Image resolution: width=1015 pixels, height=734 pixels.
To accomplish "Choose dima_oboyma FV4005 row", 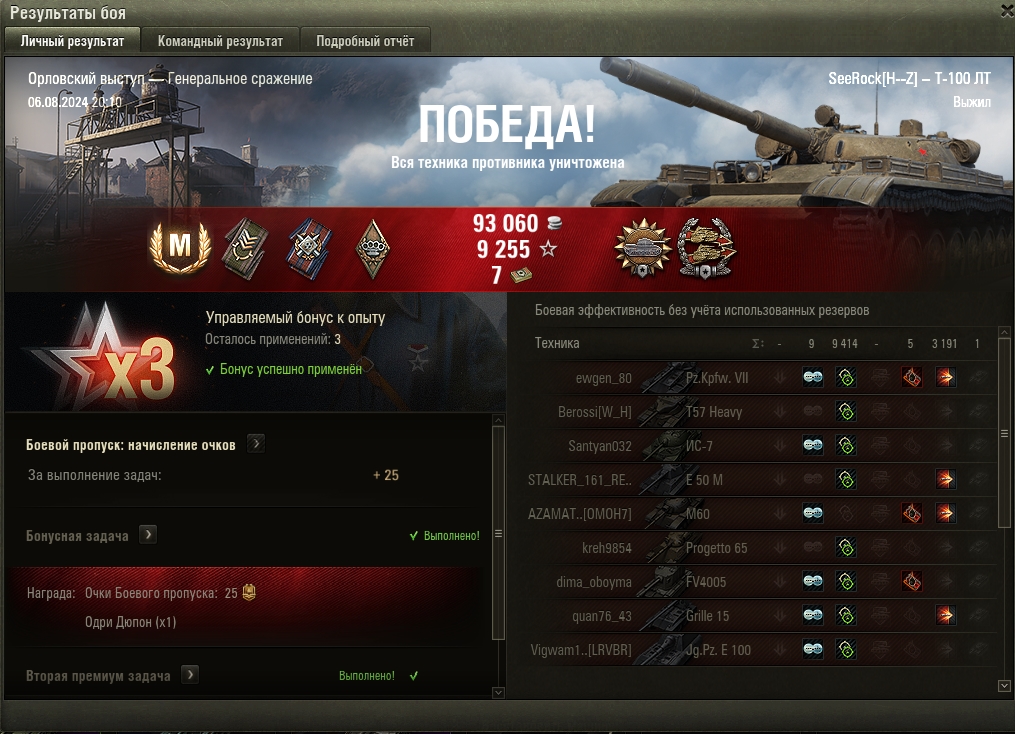I will pos(700,582).
